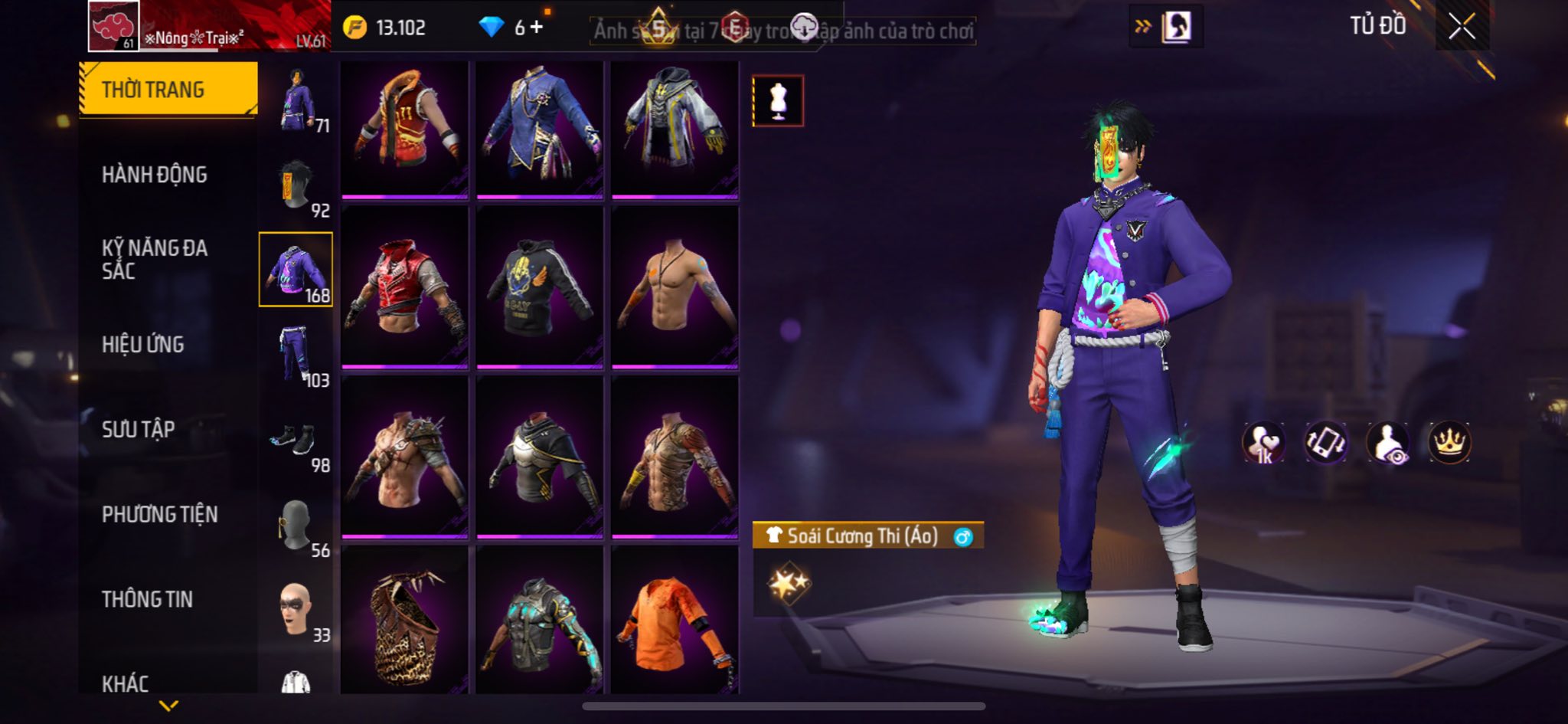Screen dimensions: 1568x724
Task: Select the shoes category with 98 items
Action: click(x=296, y=441)
